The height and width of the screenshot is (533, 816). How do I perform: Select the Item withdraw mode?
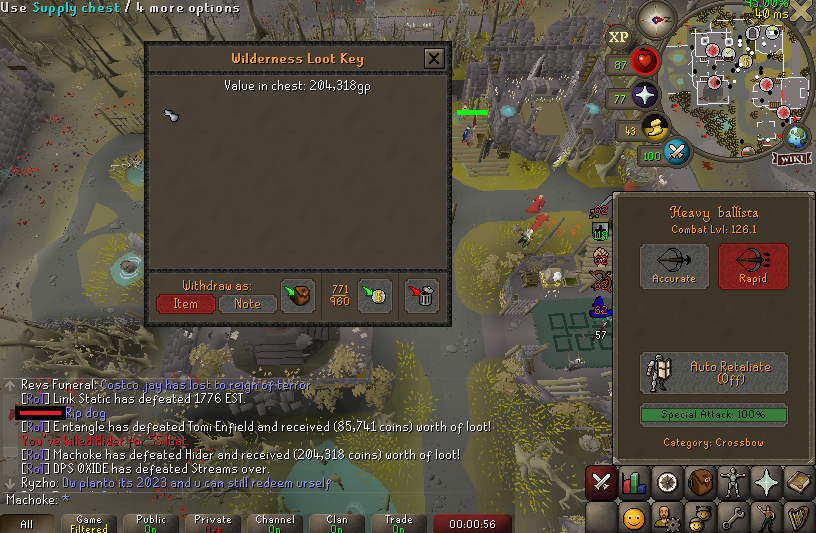coord(185,303)
